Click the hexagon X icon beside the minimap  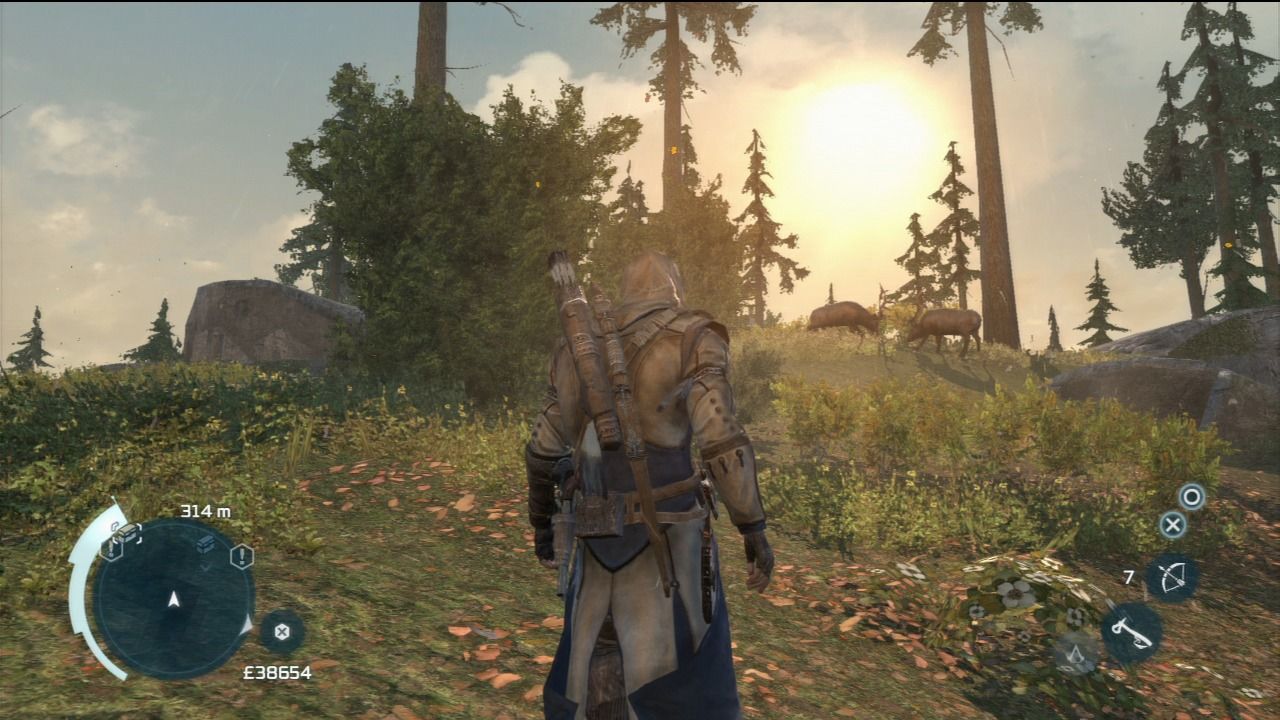(x=282, y=631)
